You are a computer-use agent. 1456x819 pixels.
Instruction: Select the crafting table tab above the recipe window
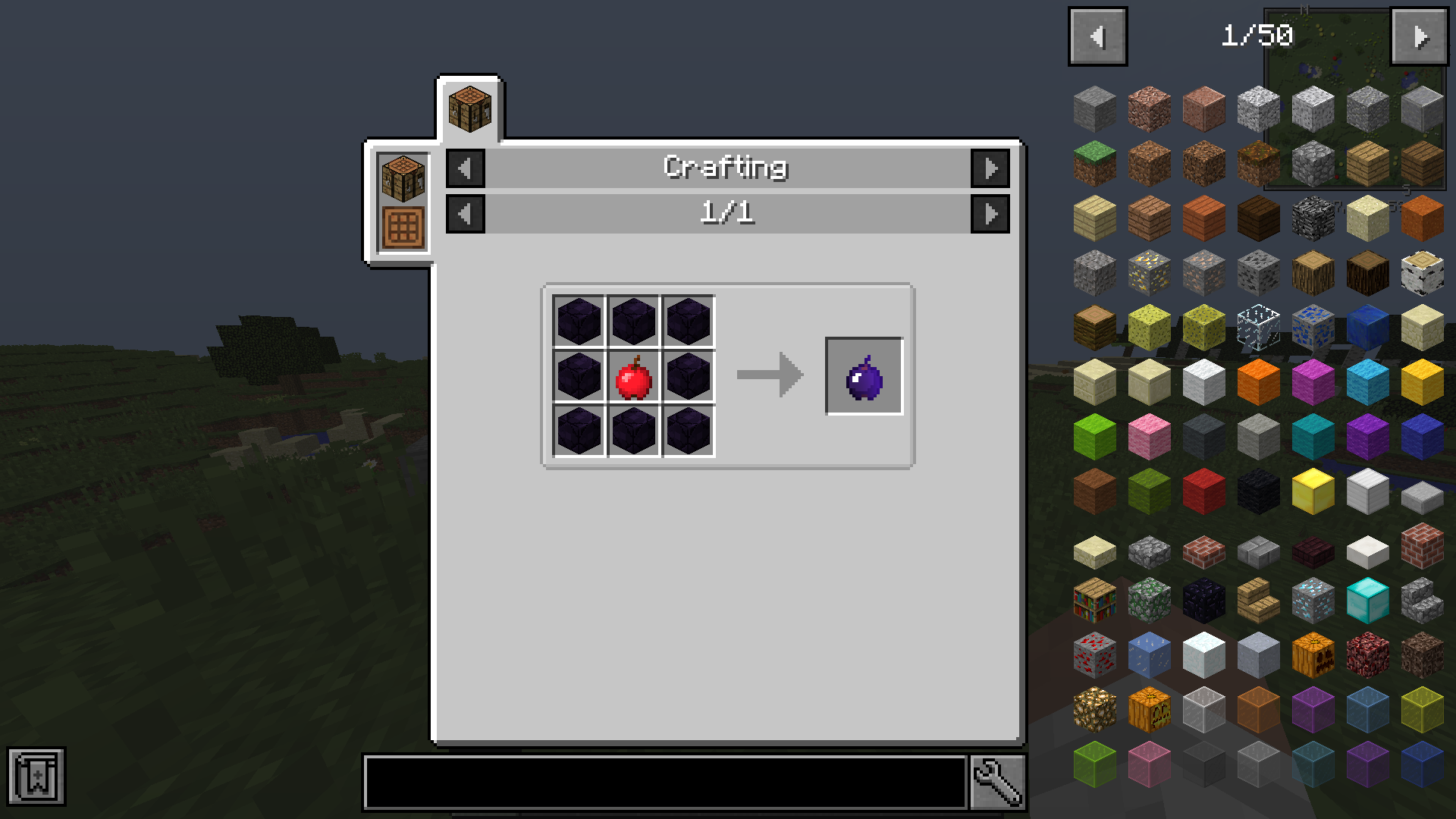point(469,106)
